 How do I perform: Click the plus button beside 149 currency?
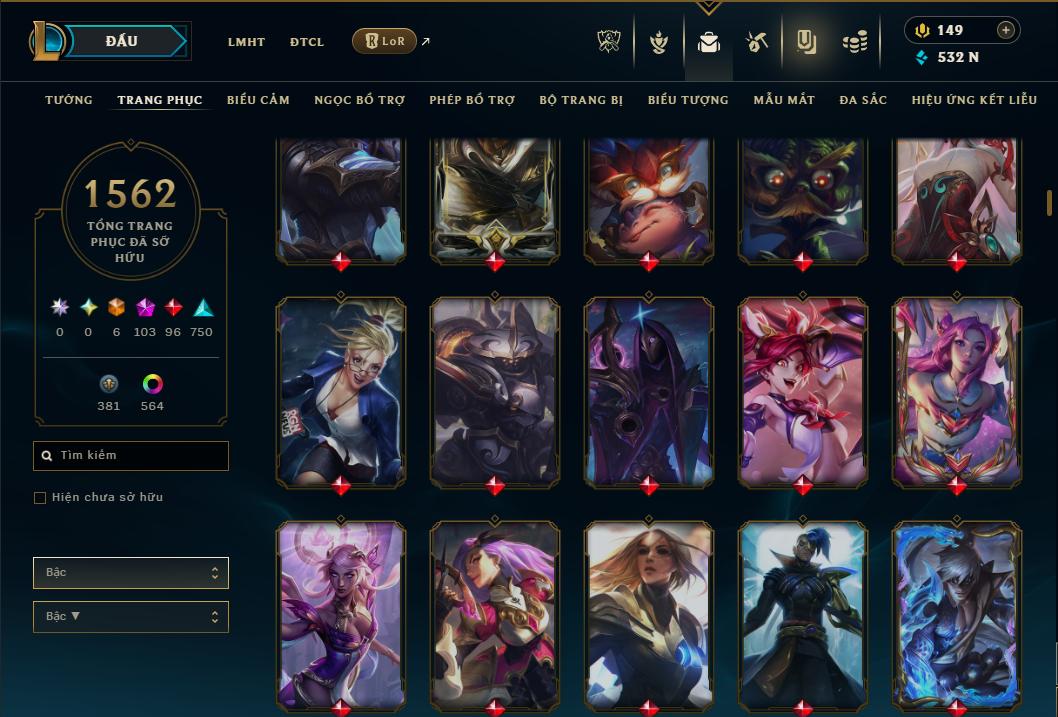click(x=1005, y=30)
